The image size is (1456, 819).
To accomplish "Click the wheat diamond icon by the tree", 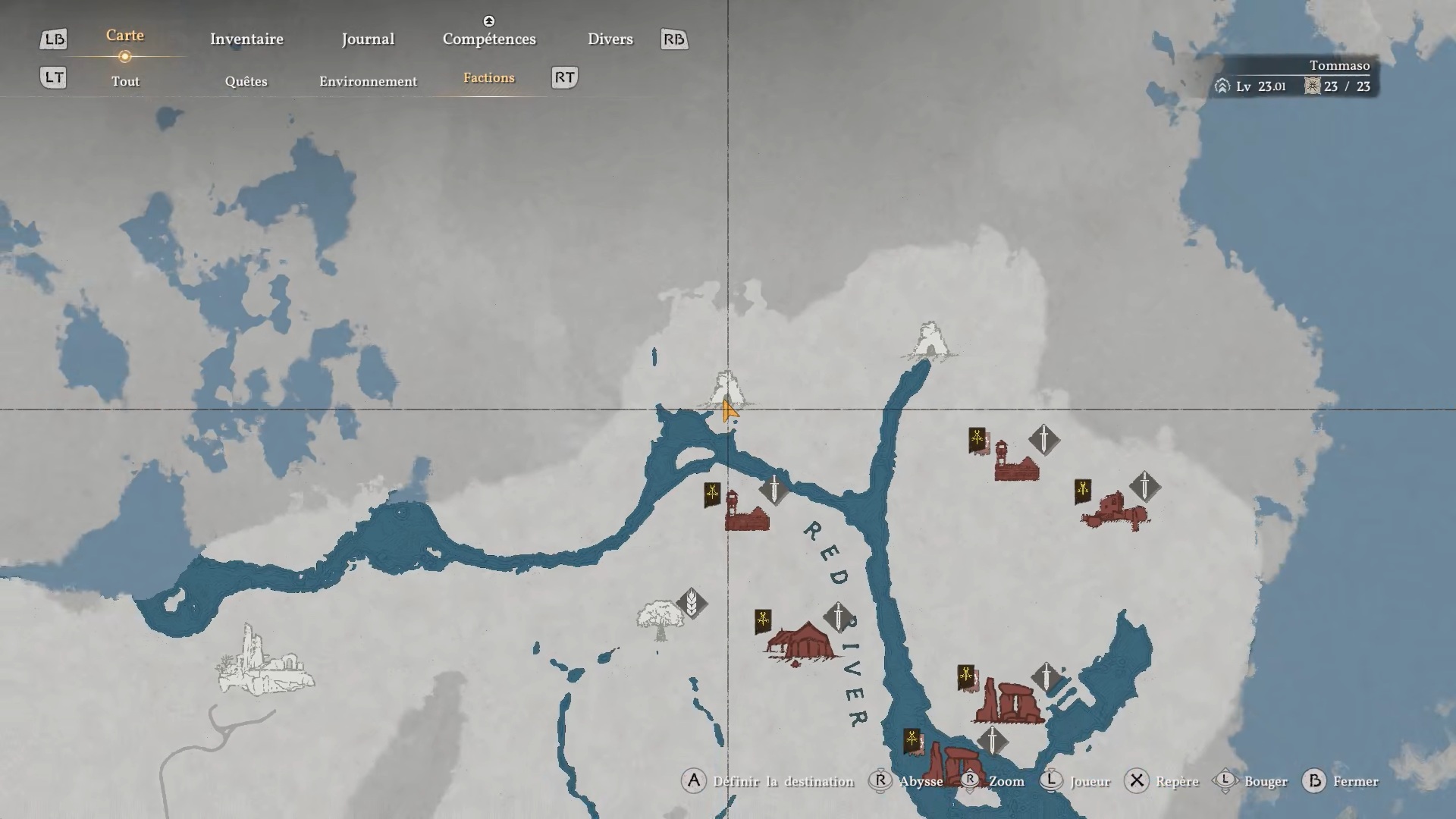I will tap(692, 604).
